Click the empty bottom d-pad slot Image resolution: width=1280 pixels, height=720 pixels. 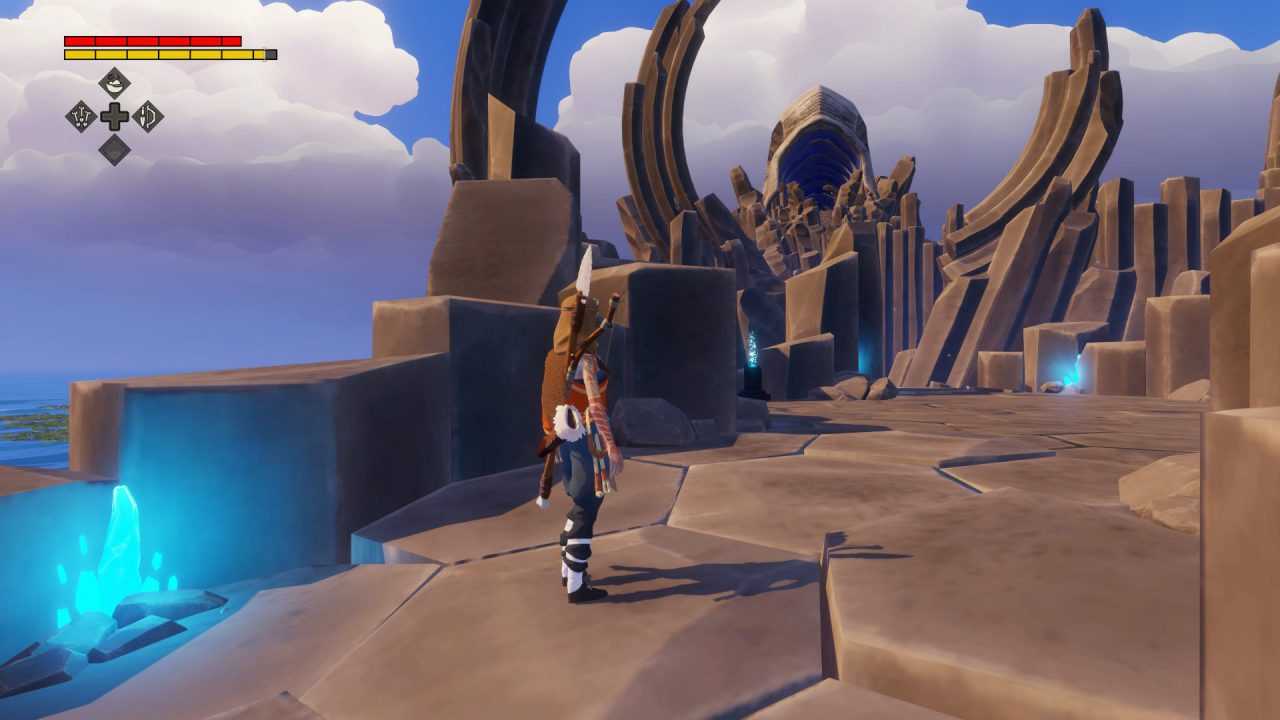[x=115, y=150]
